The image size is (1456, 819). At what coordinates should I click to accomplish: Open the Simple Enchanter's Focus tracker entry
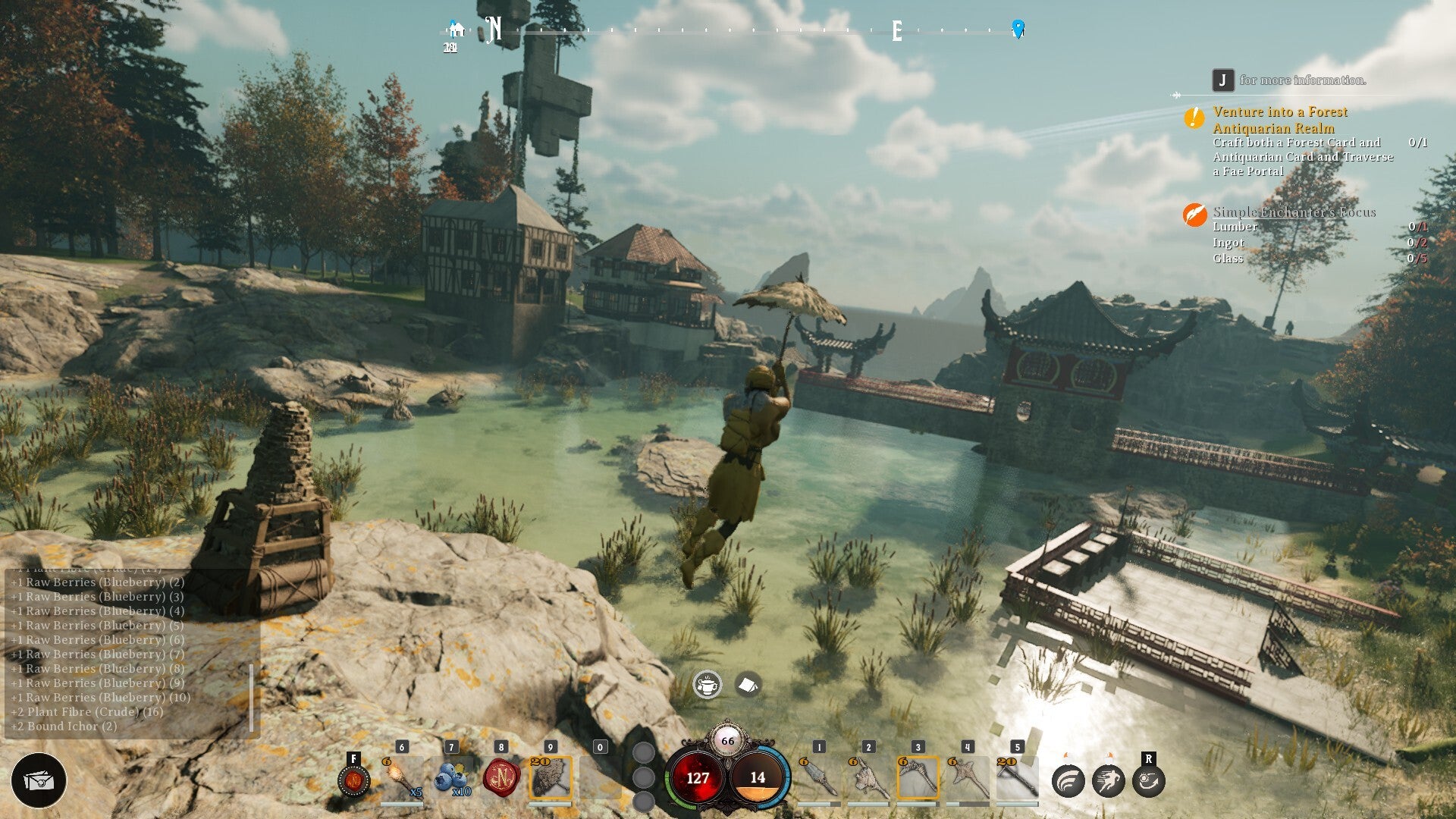coord(1294,212)
